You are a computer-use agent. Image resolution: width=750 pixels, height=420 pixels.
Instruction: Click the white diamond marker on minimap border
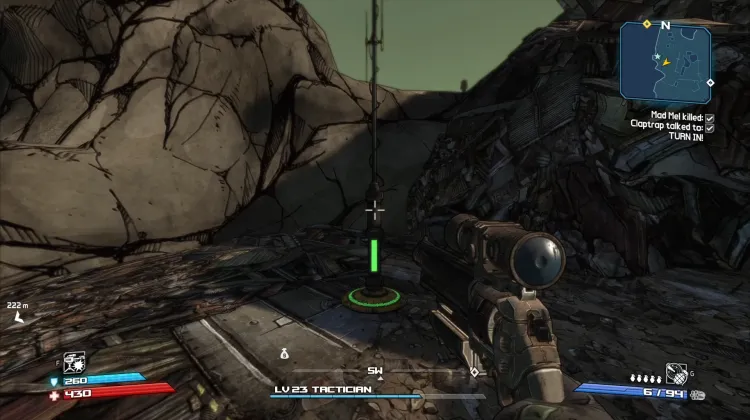click(710, 82)
